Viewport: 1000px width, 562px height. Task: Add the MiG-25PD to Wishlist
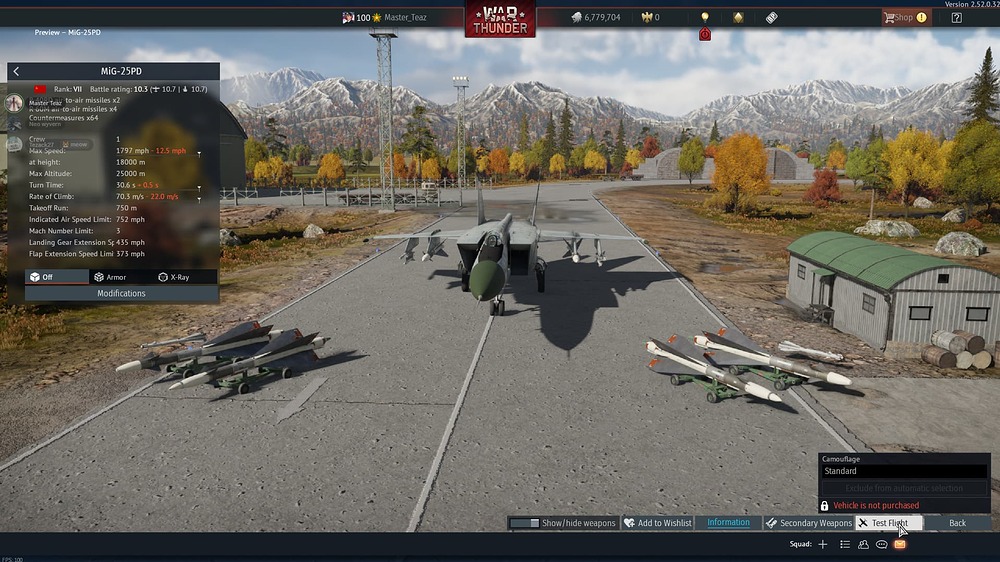658,523
